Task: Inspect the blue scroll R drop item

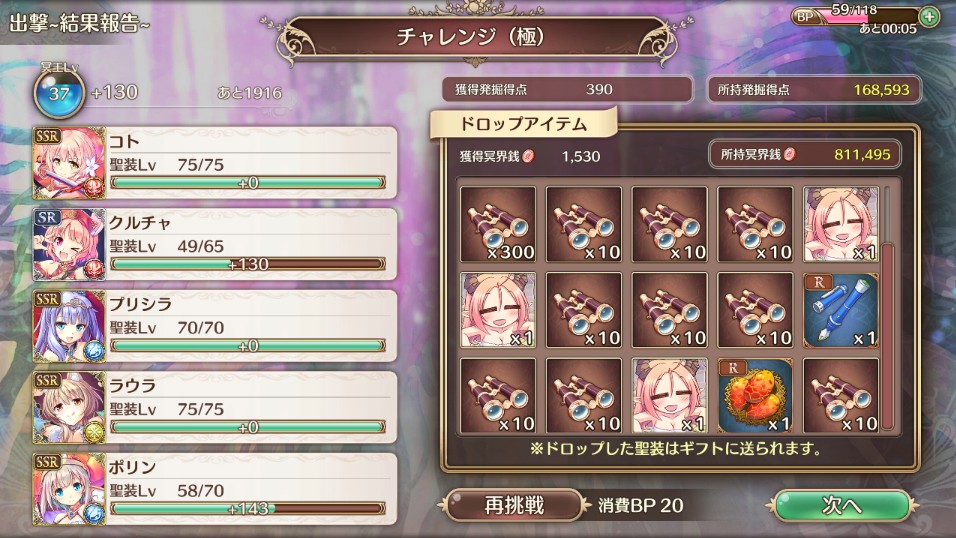Action: click(x=841, y=310)
